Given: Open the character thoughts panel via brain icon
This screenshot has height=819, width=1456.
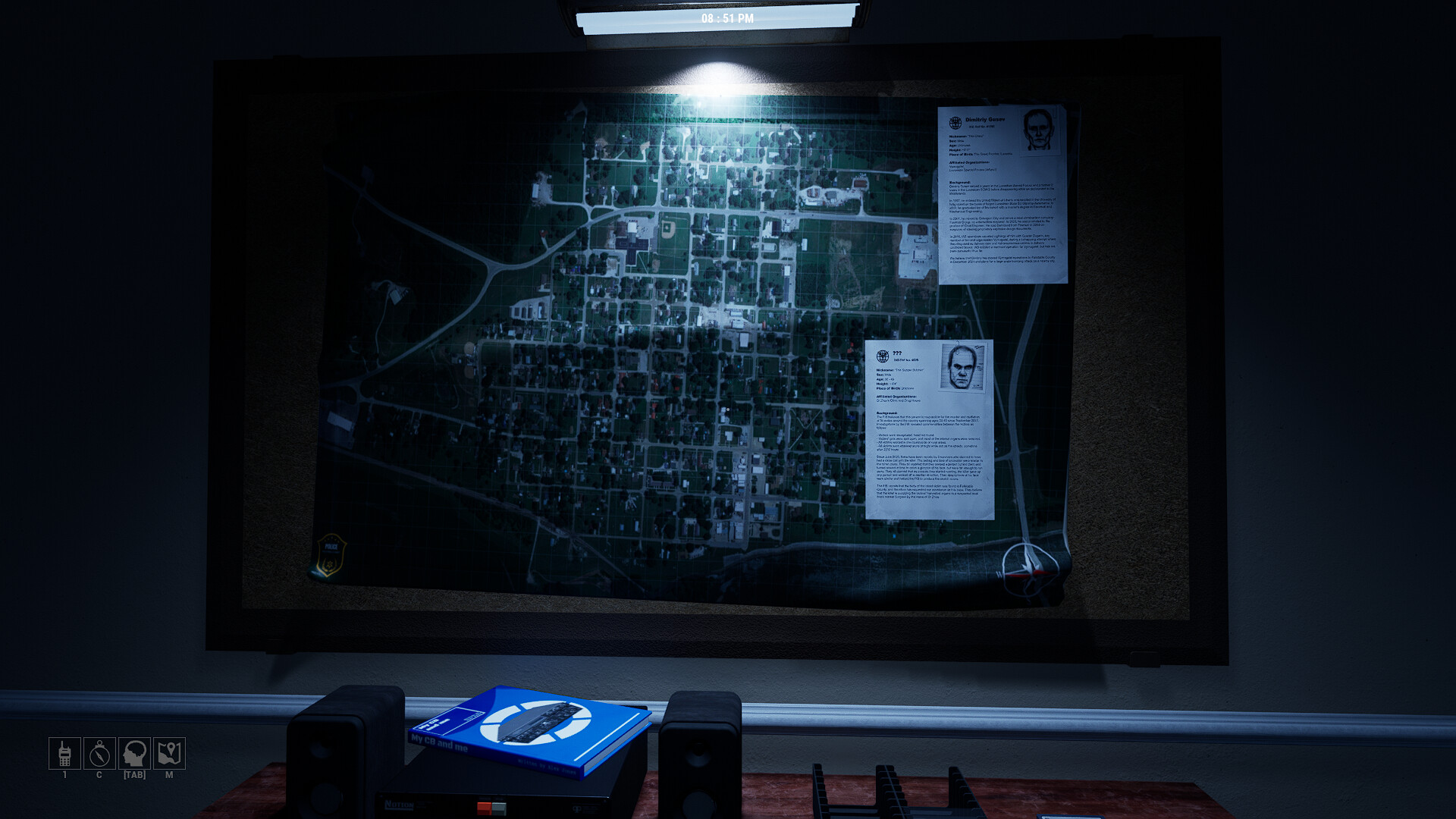Looking at the screenshot, I should tap(134, 754).
